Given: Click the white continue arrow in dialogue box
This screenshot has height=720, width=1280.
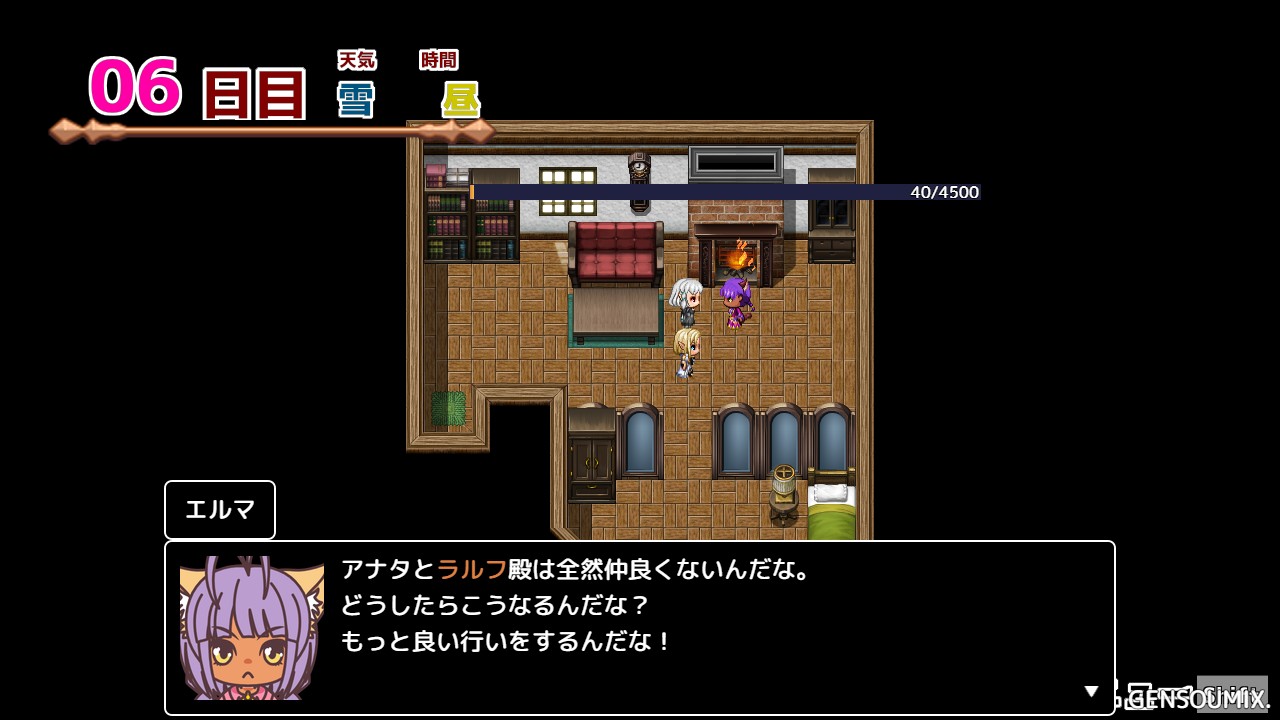Looking at the screenshot, I should click(x=1092, y=691).
